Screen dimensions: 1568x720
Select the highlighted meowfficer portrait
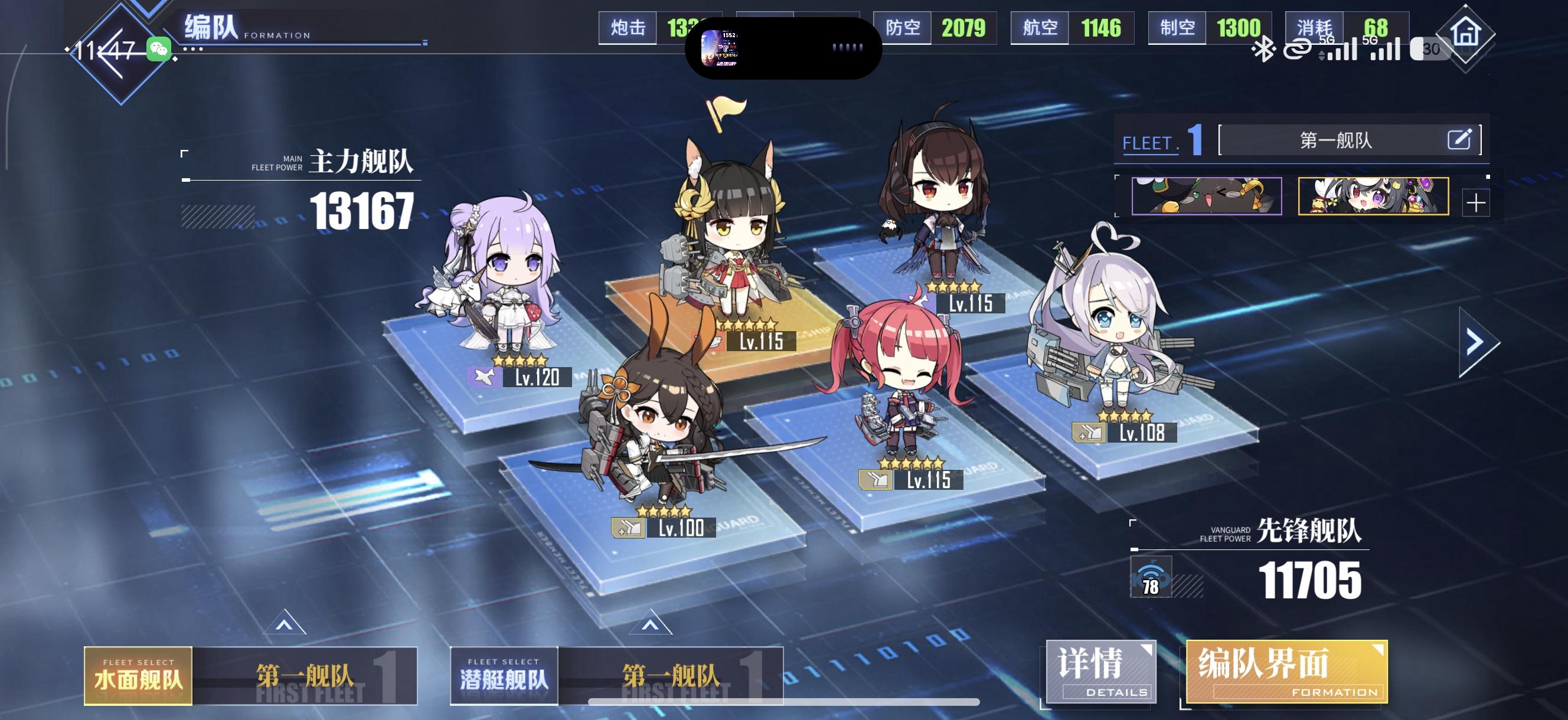click(x=1373, y=196)
